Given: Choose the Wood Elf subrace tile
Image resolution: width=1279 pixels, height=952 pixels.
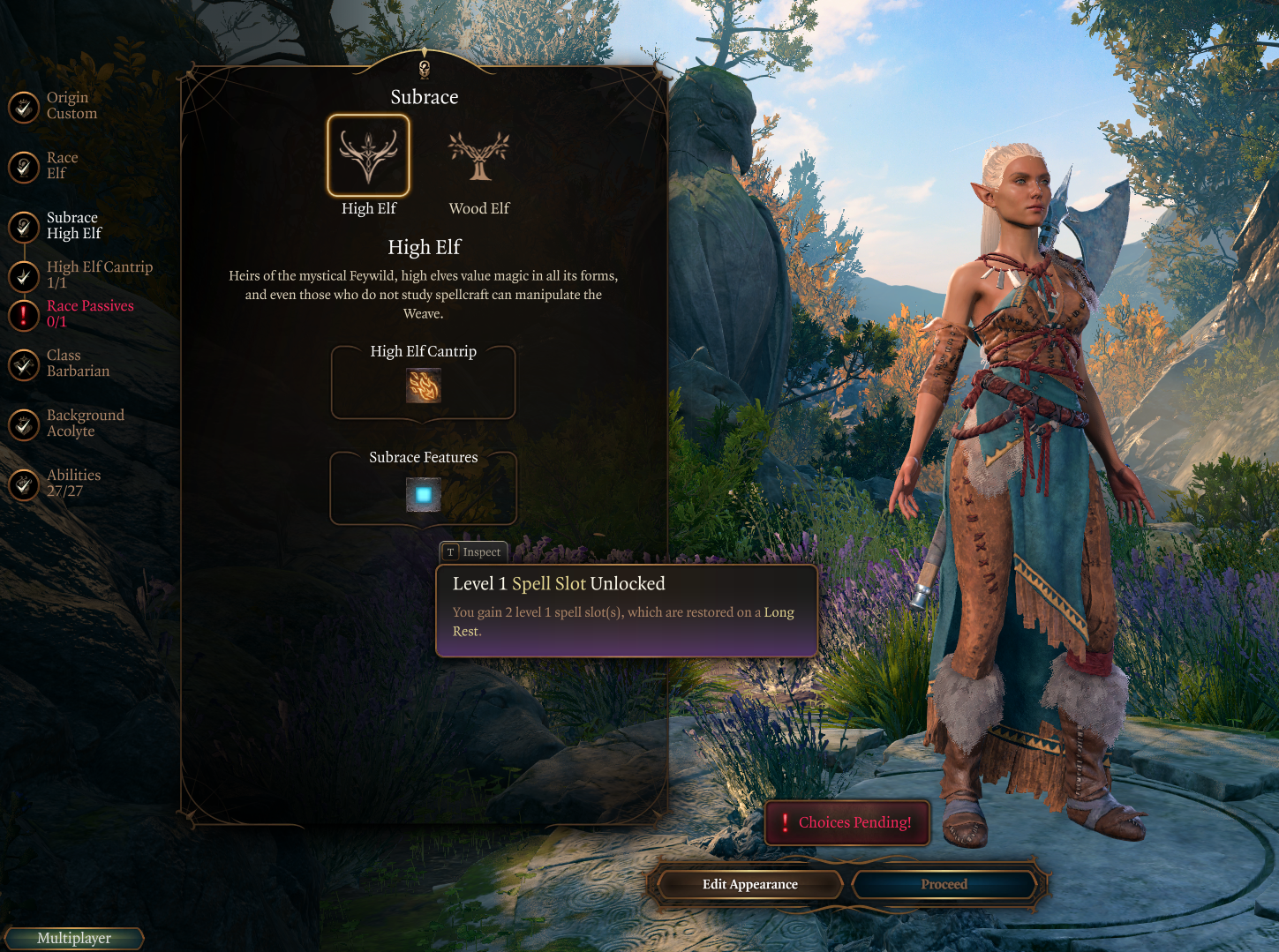Looking at the screenshot, I should pos(479,156).
